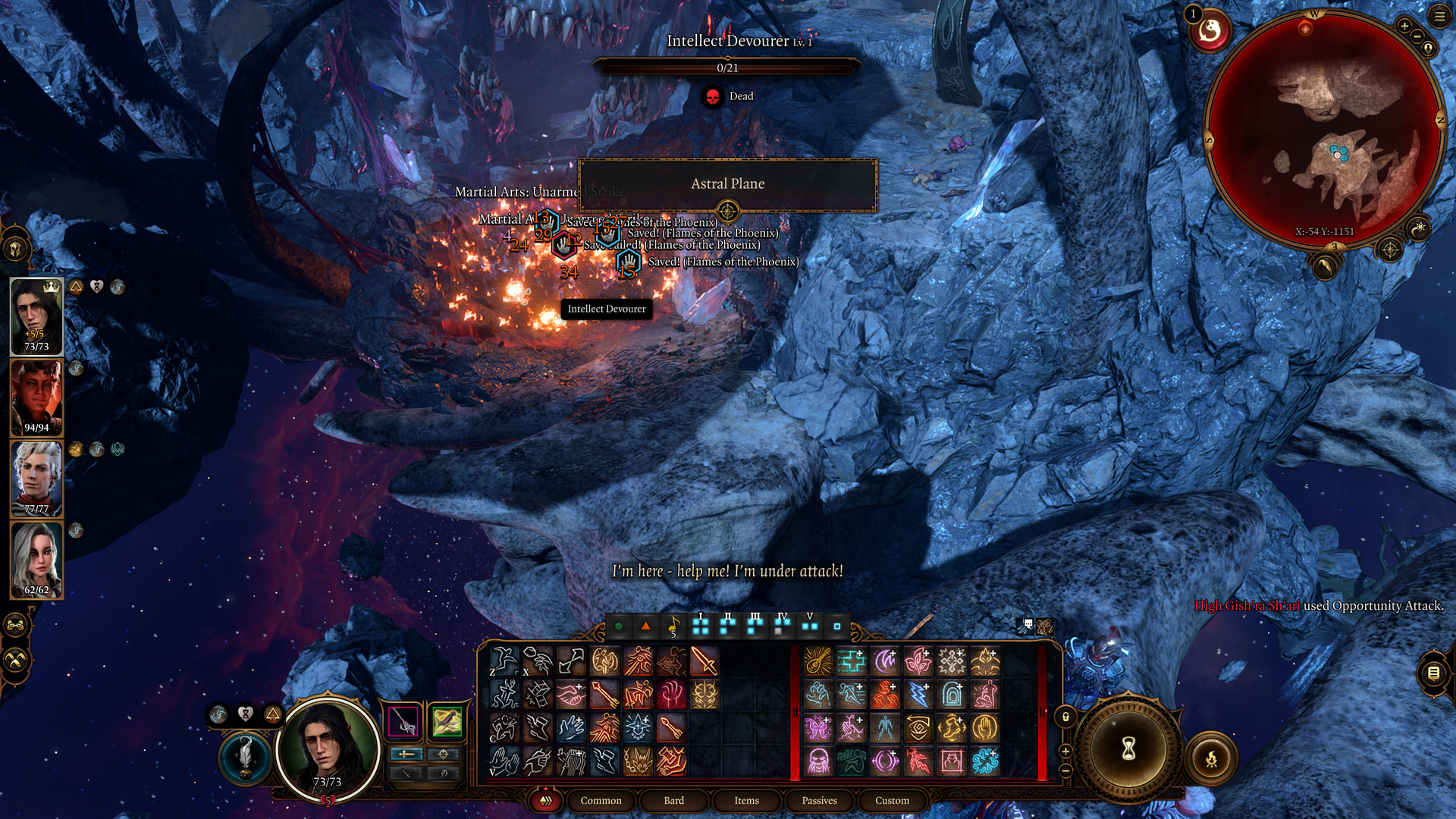Select the Passives hotbar tab
The height and width of the screenshot is (819, 1456).
[819, 800]
